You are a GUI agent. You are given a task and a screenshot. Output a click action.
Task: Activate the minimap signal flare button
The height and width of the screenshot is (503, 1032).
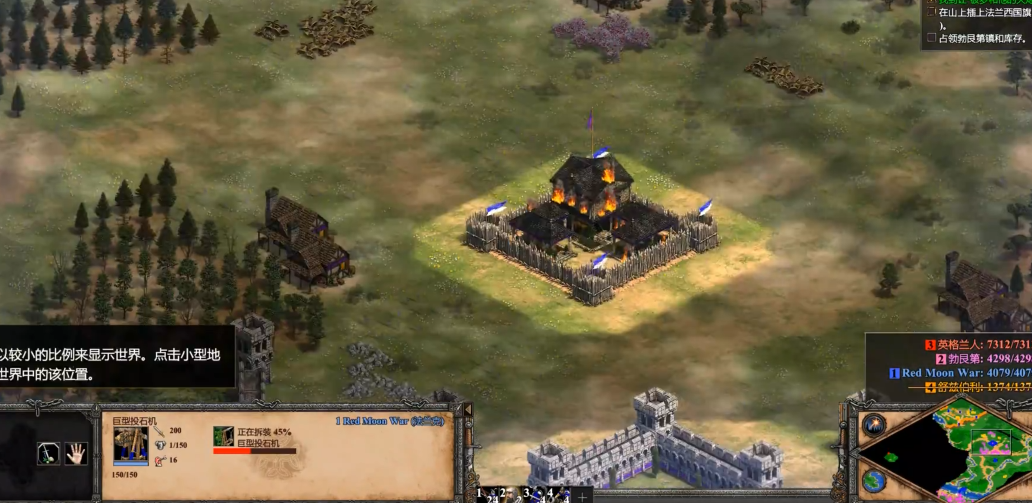coord(873,424)
